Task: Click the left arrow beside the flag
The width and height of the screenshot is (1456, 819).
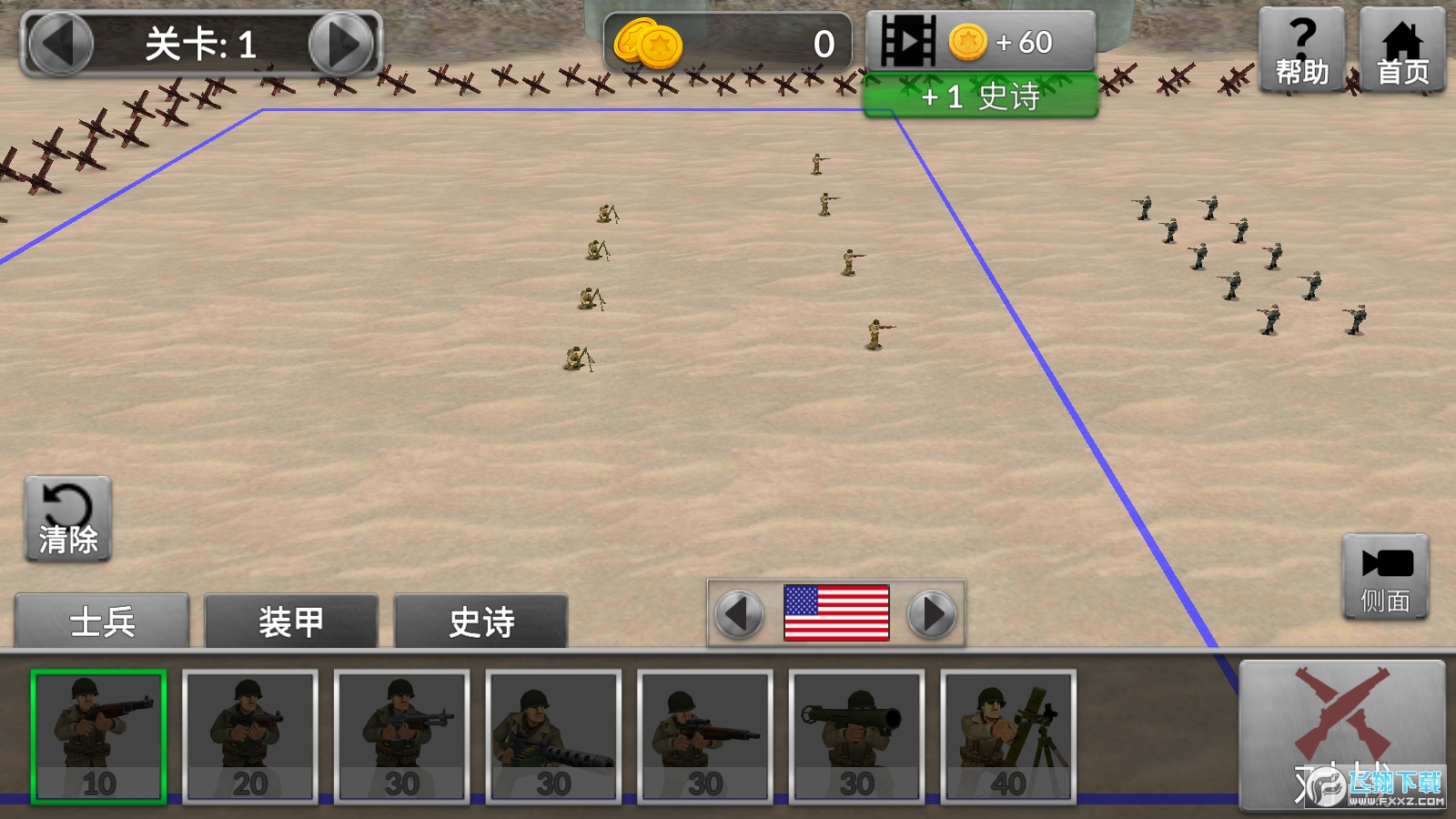Action: pyautogui.click(x=739, y=612)
